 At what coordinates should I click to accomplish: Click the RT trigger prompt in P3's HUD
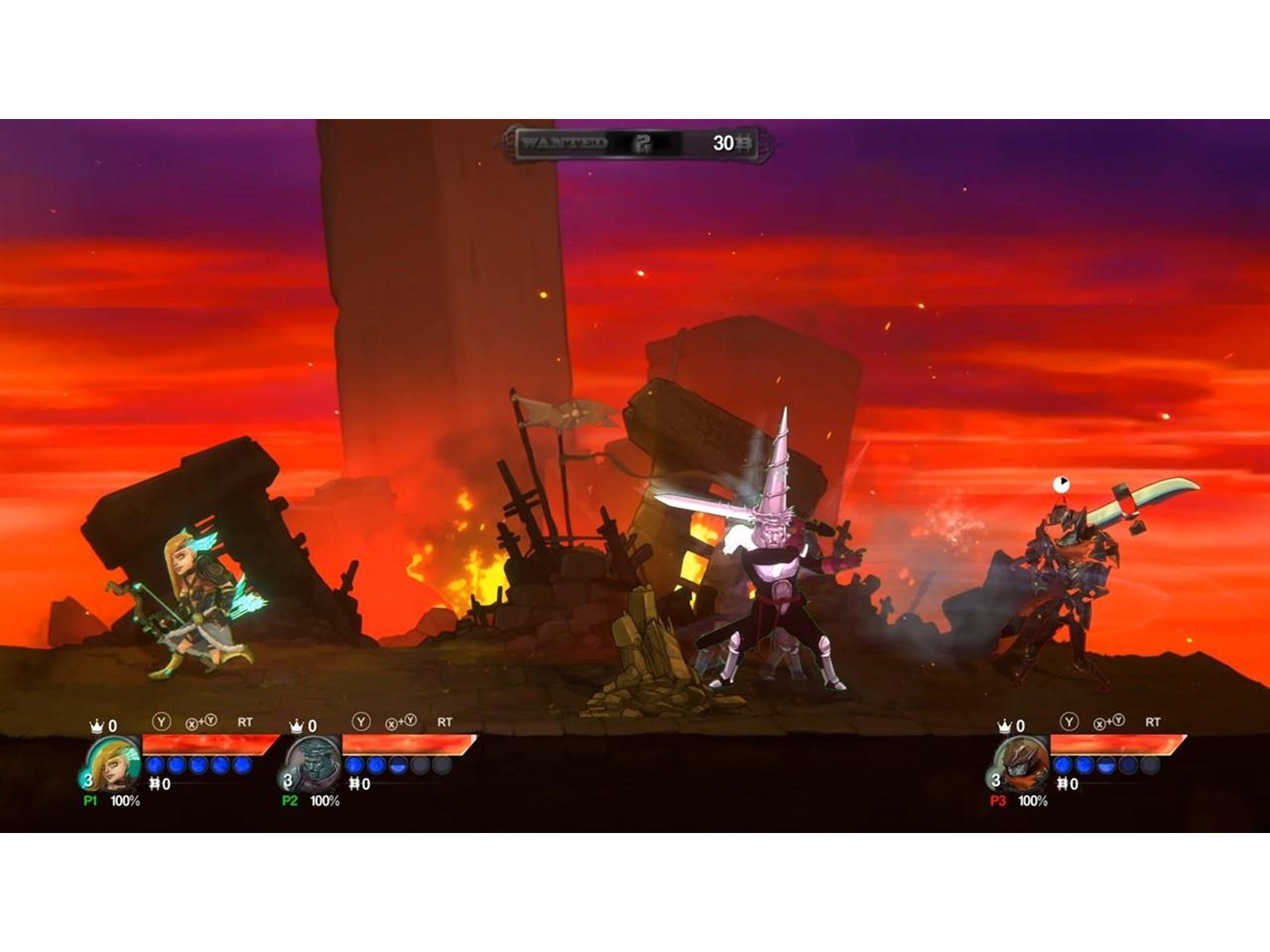pyautogui.click(x=1153, y=721)
